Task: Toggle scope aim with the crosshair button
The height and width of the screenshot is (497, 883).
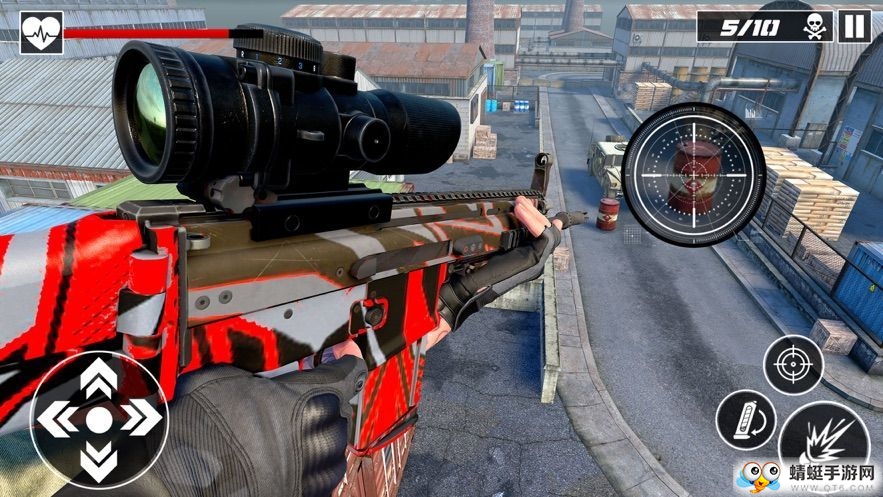Action: (793, 364)
